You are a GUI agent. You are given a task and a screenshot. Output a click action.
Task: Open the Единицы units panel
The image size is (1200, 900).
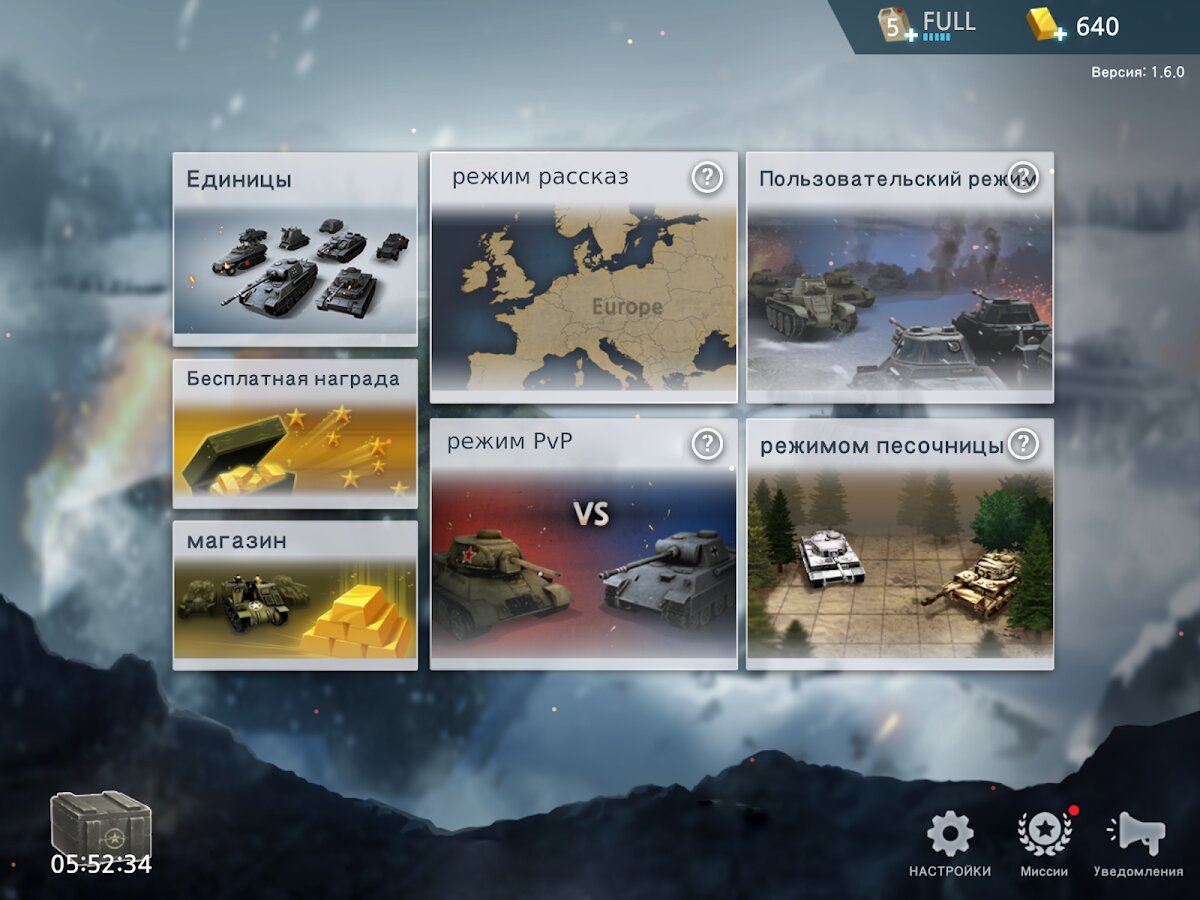[295, 250]
